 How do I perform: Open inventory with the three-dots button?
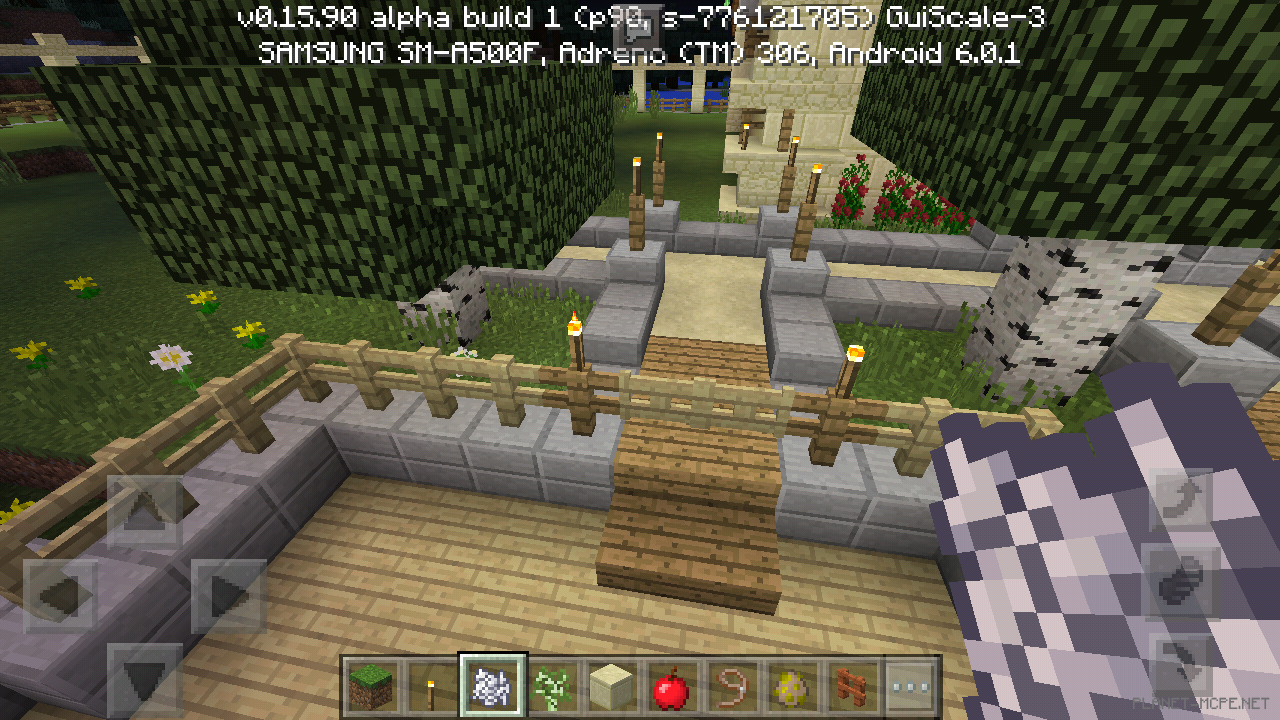[910, 686]
